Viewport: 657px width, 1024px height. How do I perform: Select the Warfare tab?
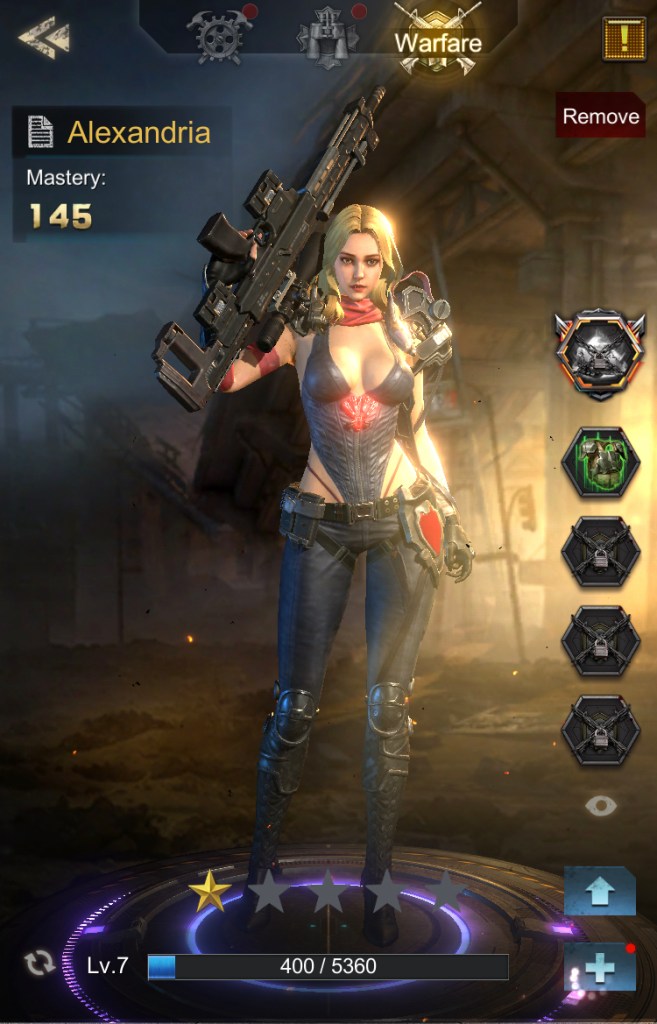click(x=437, y=42)
